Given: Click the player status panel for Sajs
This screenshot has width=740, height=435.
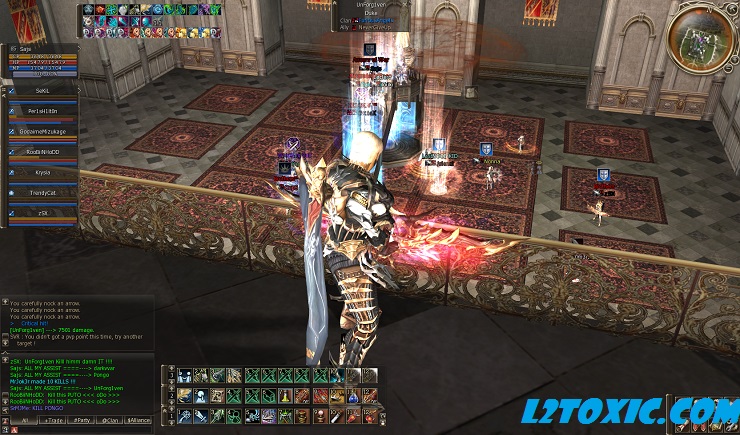Looking at the screenshot, I should 42,58.
